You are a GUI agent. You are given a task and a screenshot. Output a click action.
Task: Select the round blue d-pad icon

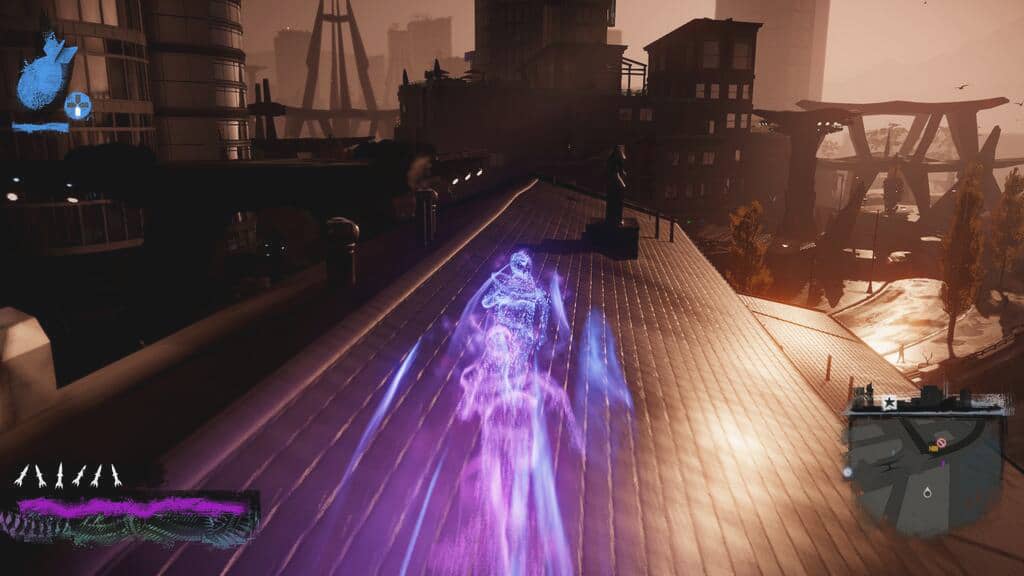[x=77, y=104]
